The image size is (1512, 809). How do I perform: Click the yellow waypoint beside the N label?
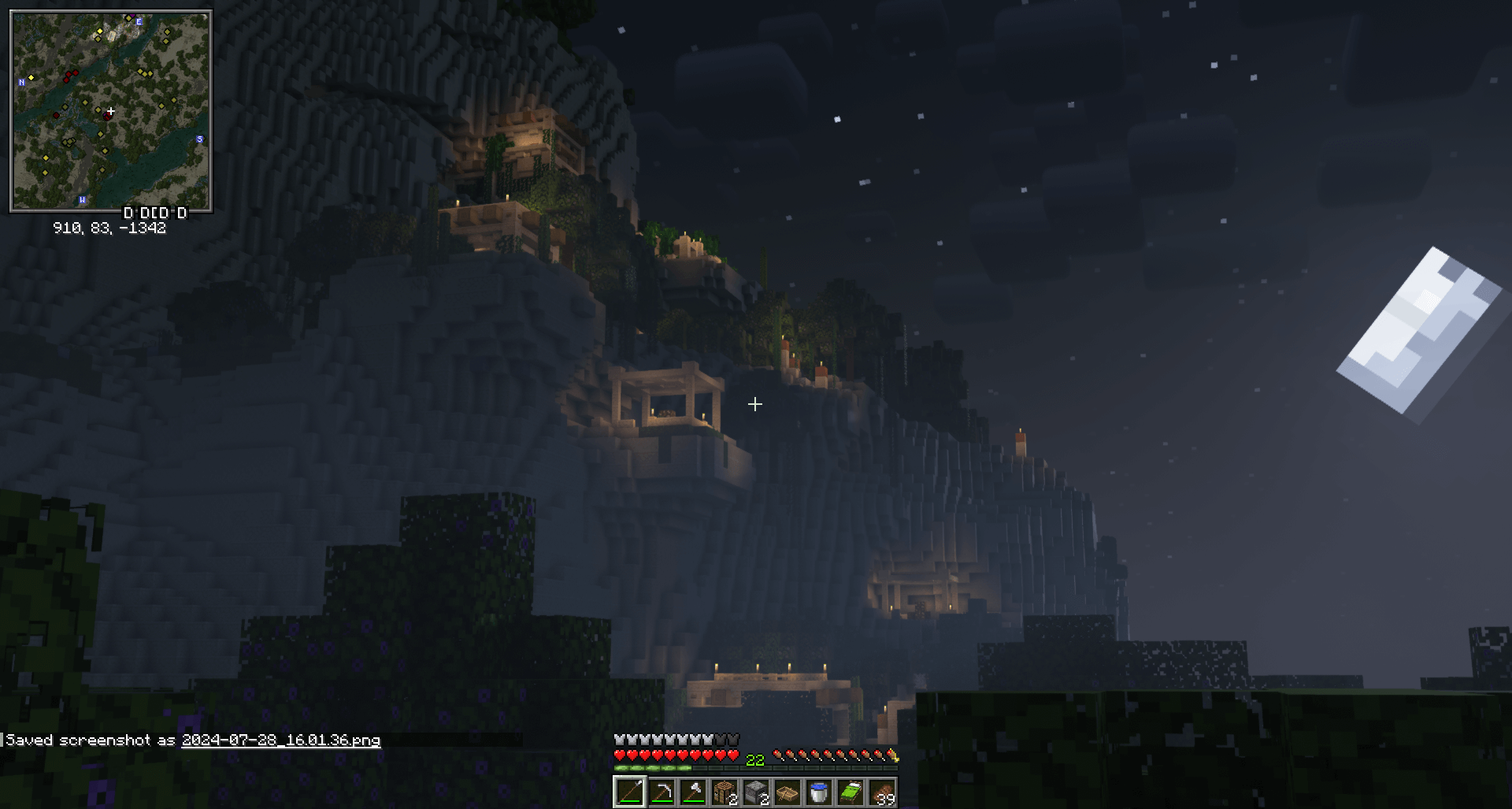pos(31,78)
